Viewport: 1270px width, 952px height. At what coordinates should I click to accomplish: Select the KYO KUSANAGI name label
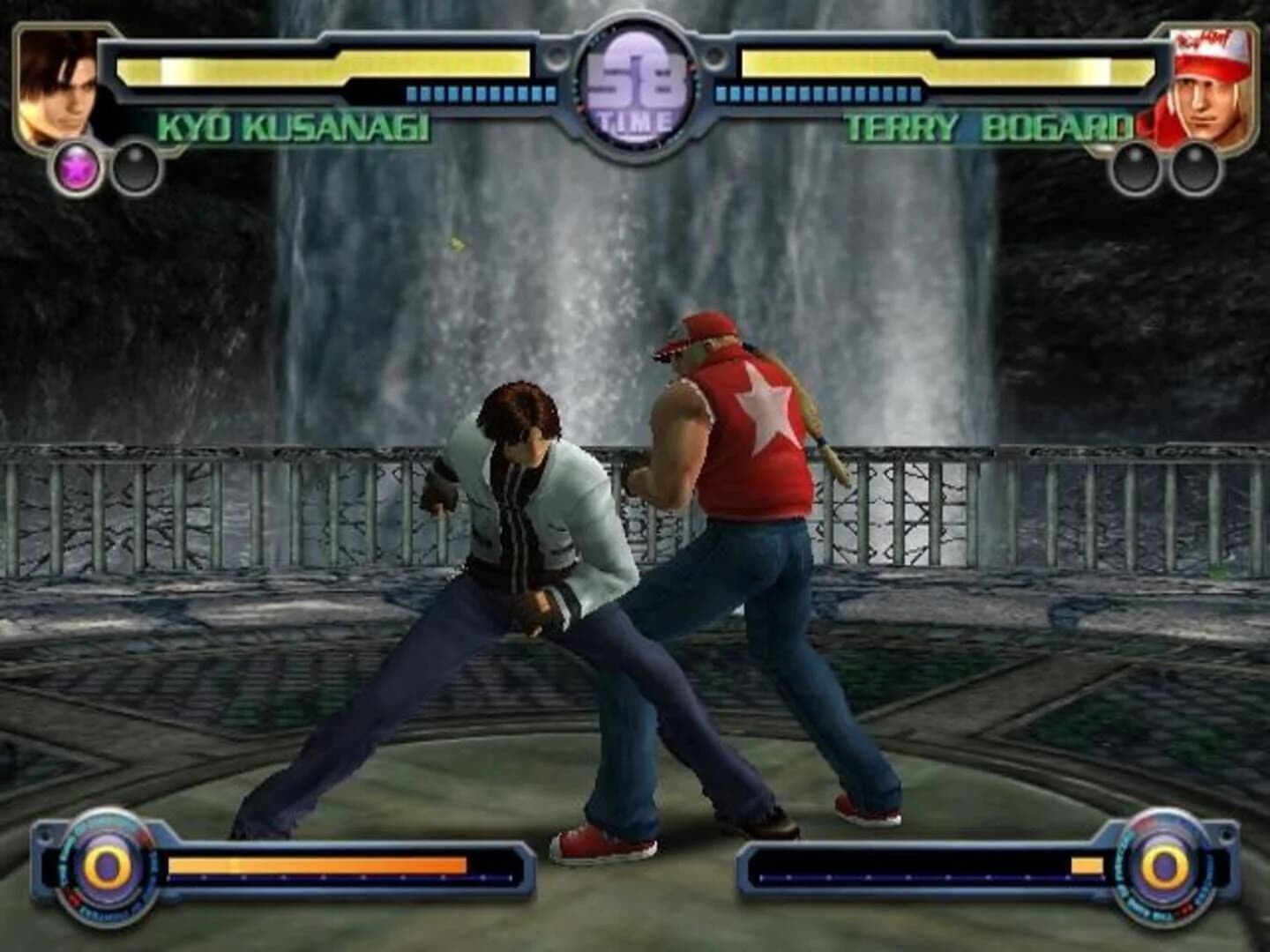(295, 129)
